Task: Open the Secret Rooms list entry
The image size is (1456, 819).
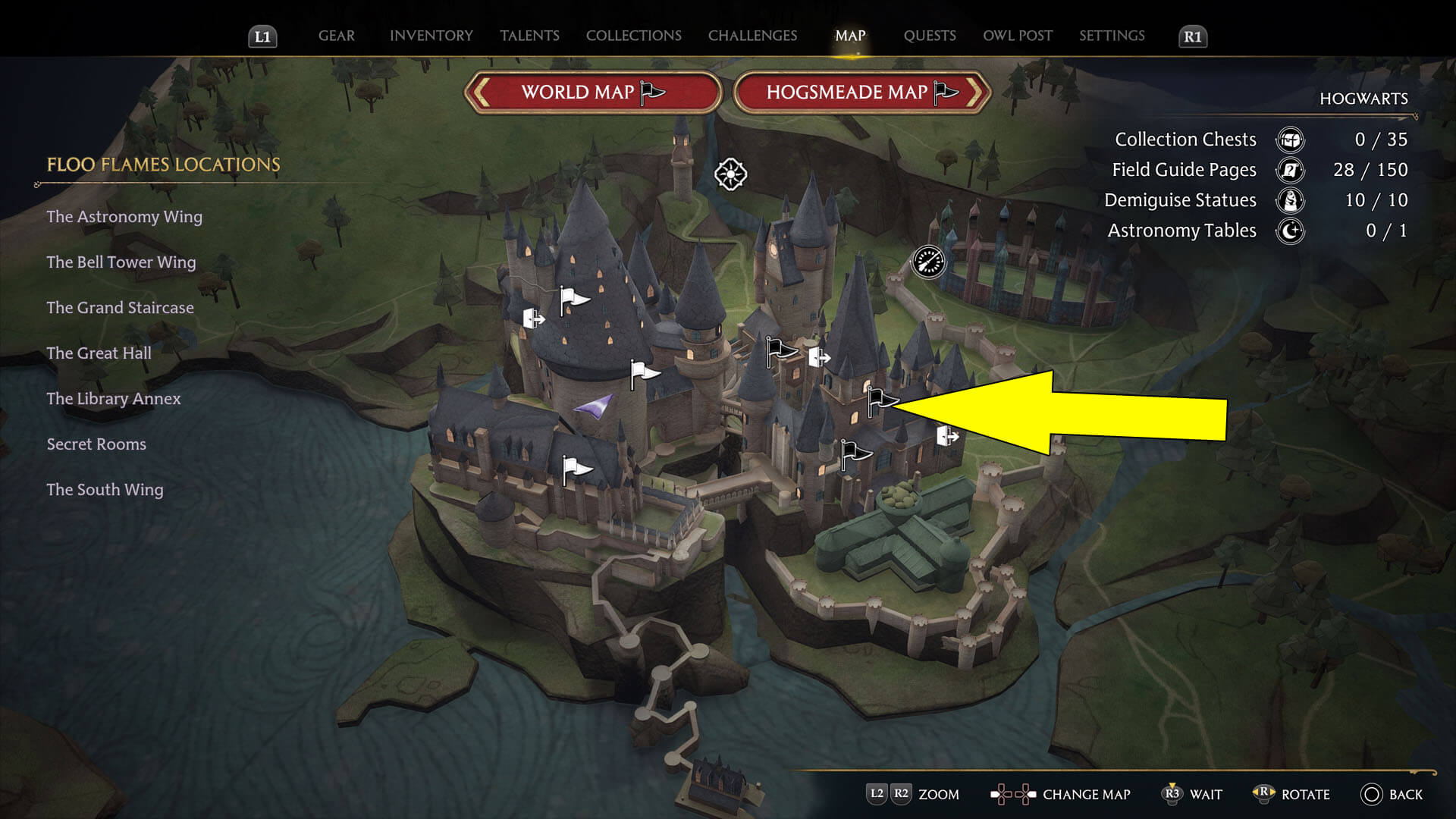Action: pyautogui.click(x=96, y=444)
